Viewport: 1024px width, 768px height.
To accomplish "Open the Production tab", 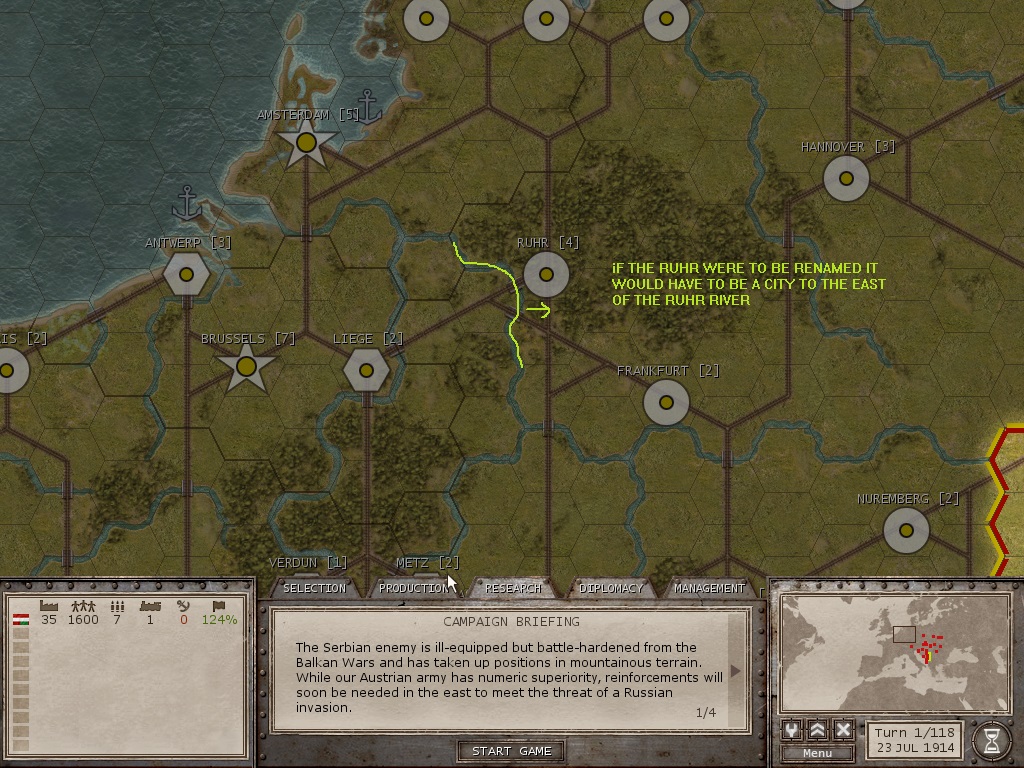I will pos(413,588).
